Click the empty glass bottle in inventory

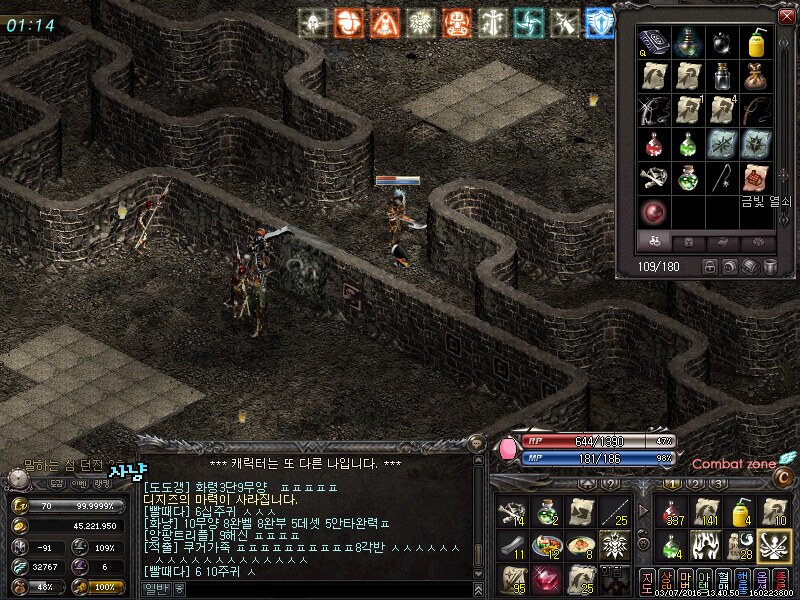[x=722, y=75]
